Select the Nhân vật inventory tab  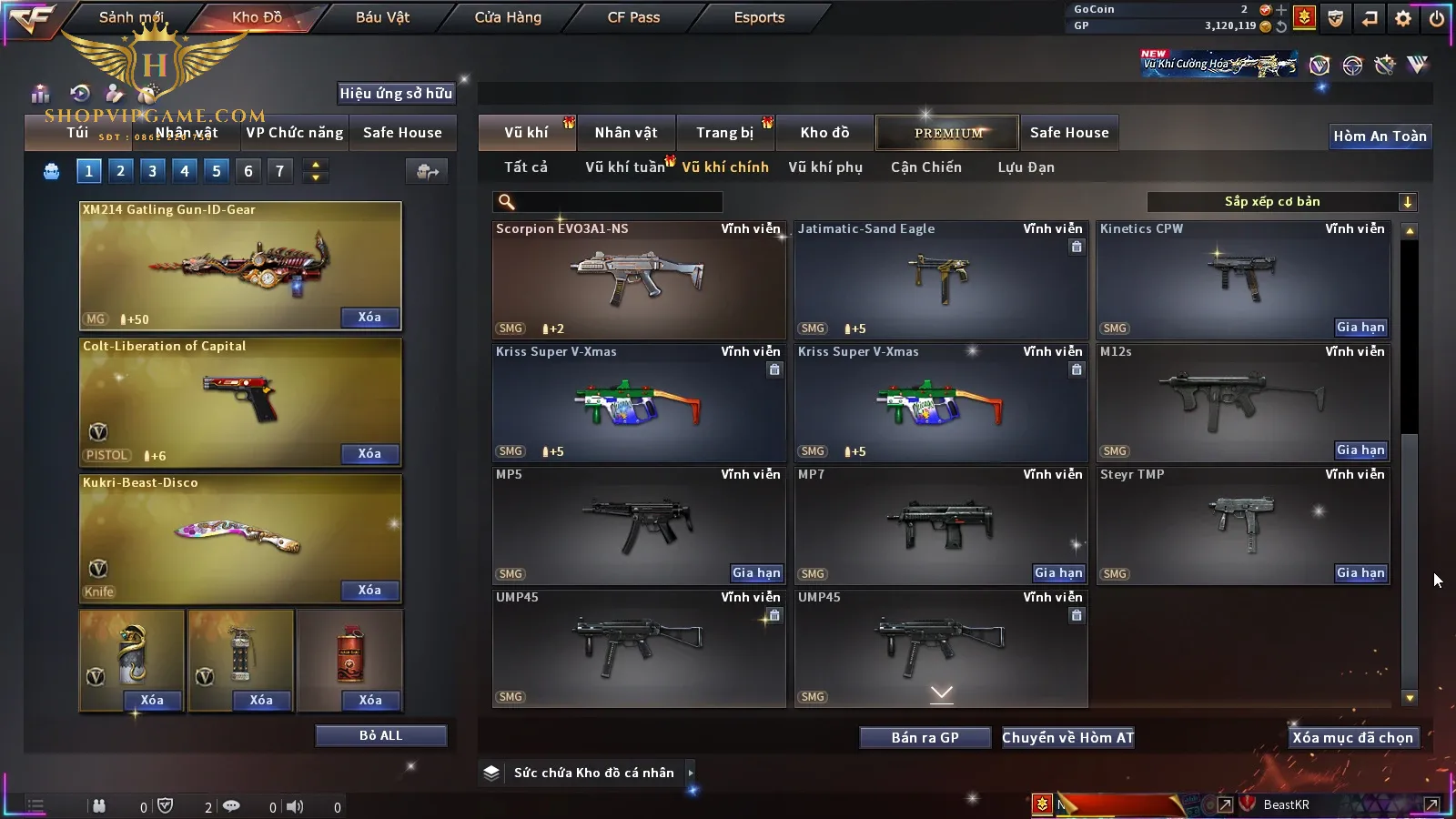626,133
